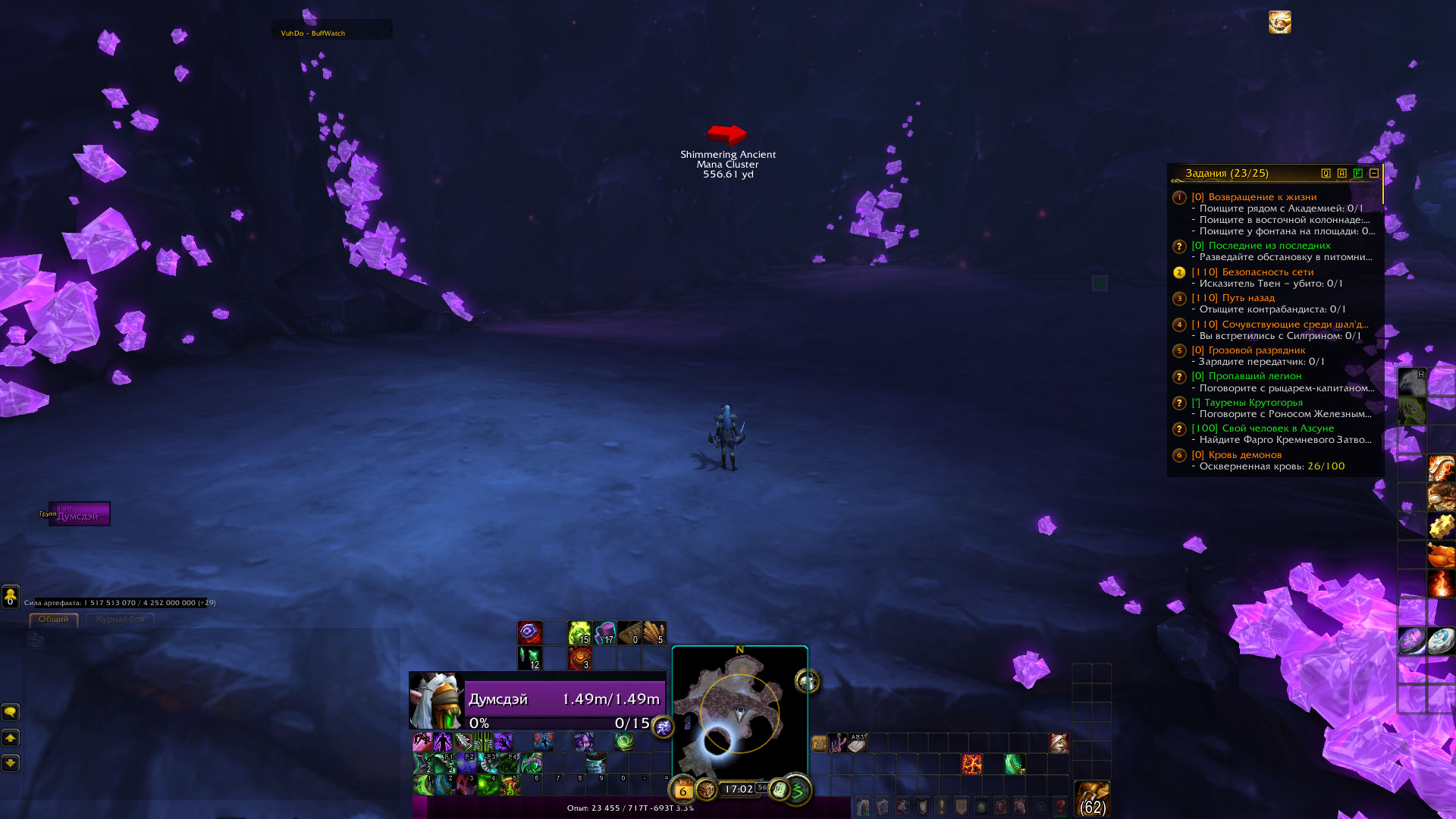Open the calendar button showing day 6
This screenshot has height=819, width=1456.
tap(682, 791)
